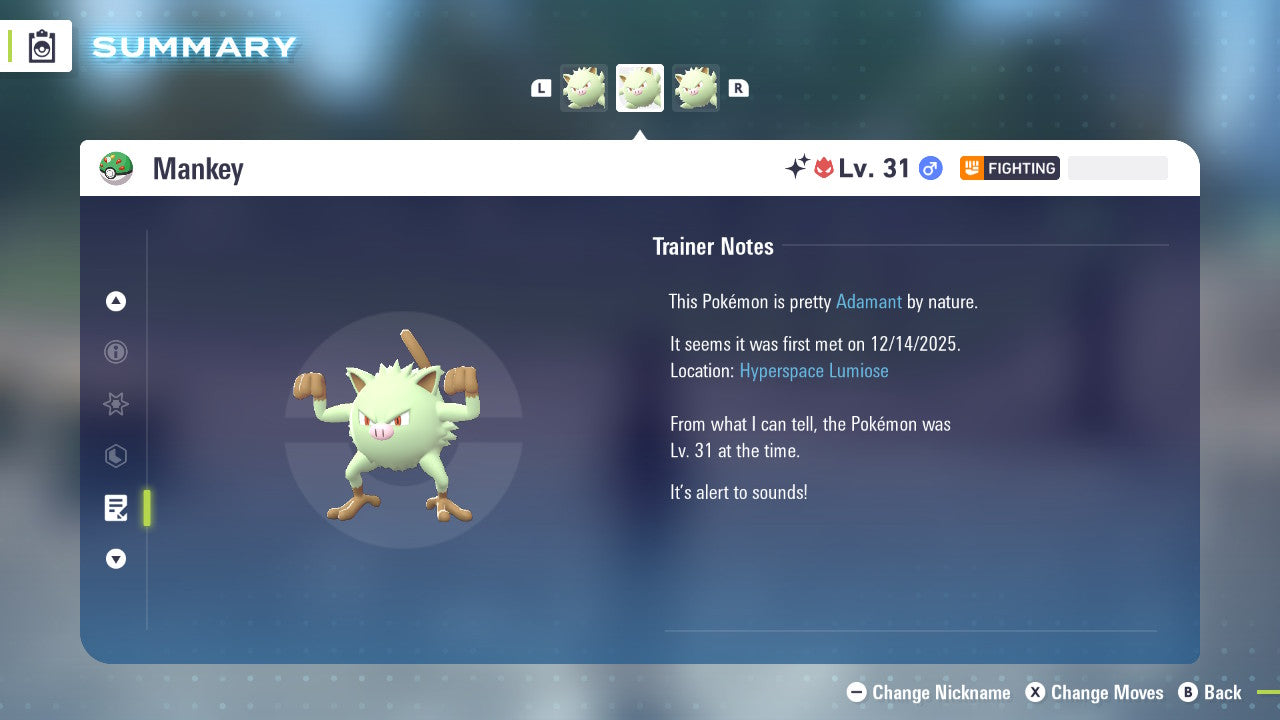This screenshot has height=720, width=1280.
Task: Expand the previous page with the up arrow
Action: pyautogui.click(x=115, y=301)
